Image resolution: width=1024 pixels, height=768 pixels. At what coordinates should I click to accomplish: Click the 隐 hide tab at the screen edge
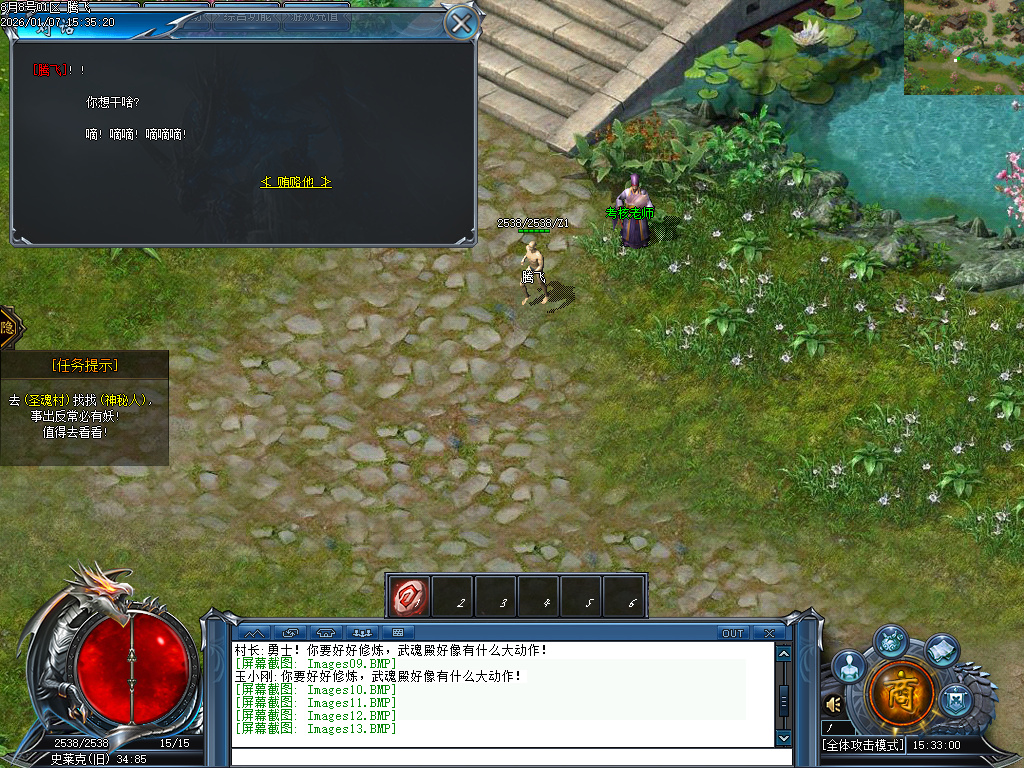point(8,327)
